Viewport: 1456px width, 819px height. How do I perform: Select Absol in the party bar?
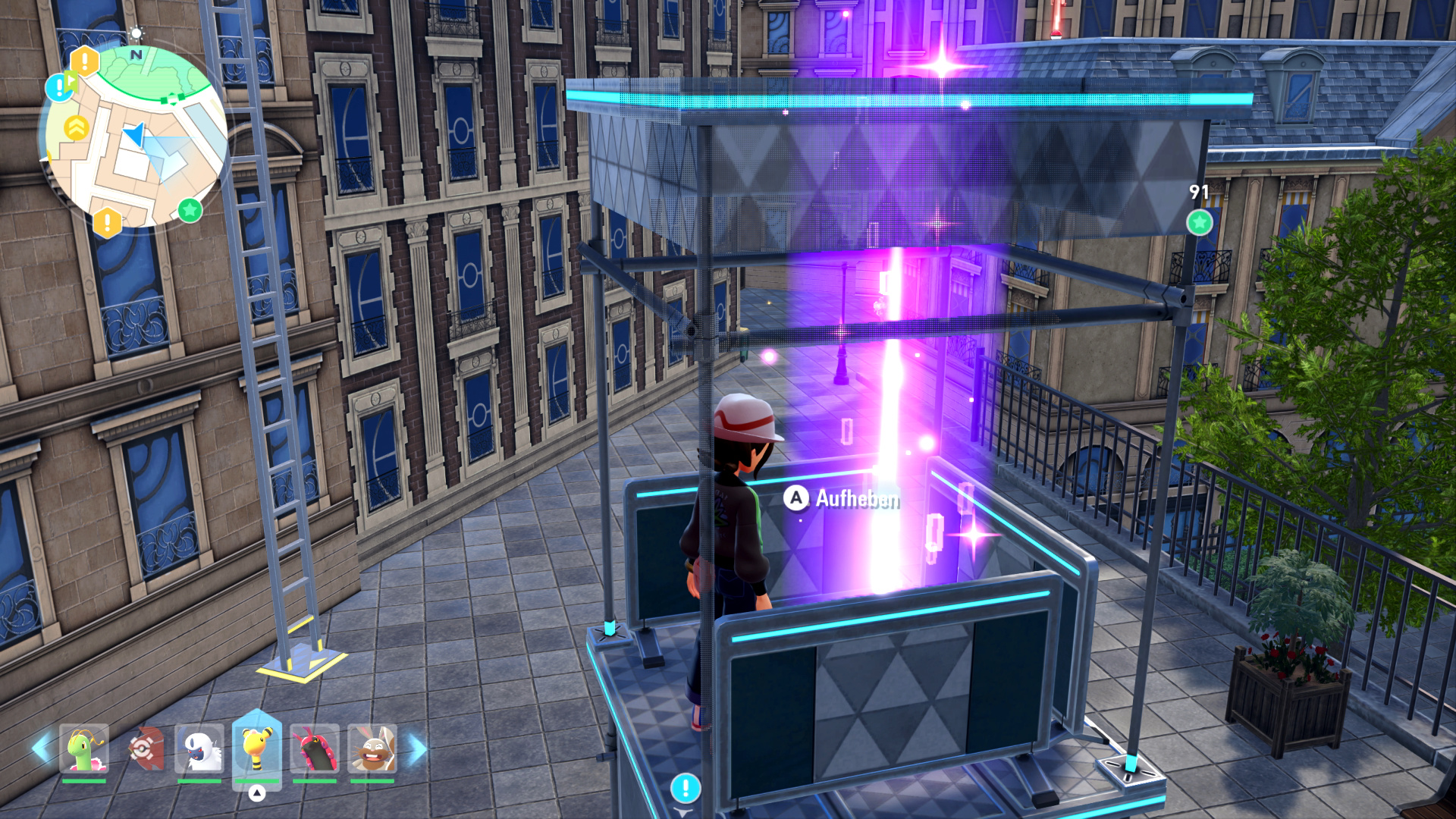199,748
